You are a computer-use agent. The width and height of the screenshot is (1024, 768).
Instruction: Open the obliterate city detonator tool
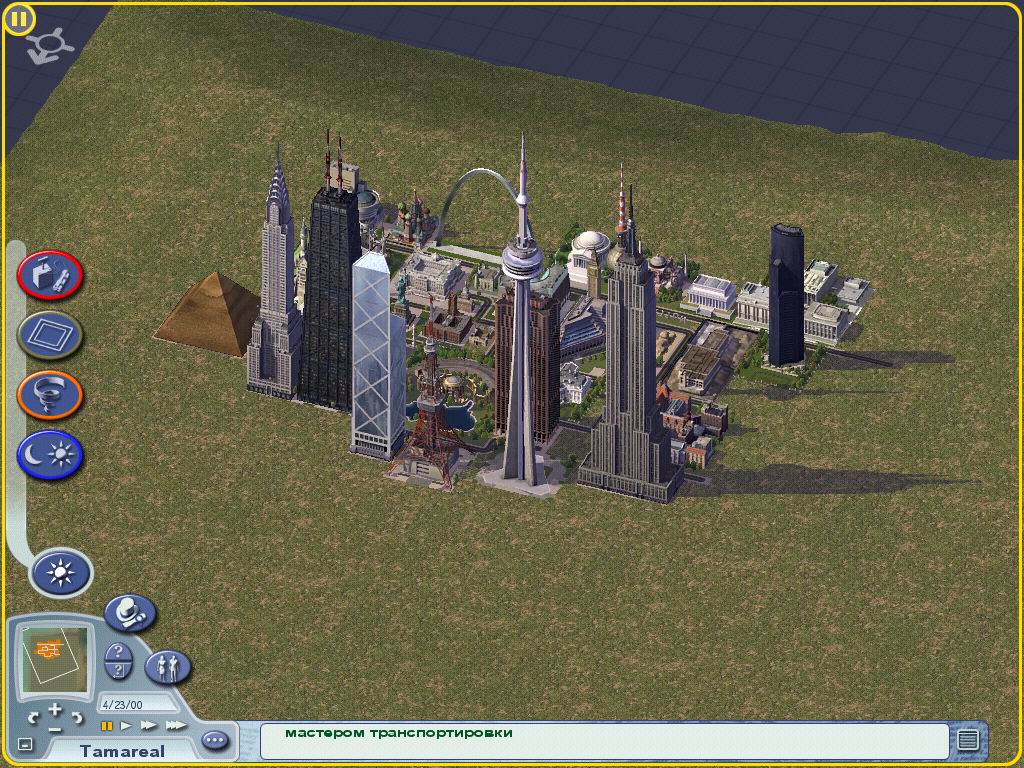[50, 276]
